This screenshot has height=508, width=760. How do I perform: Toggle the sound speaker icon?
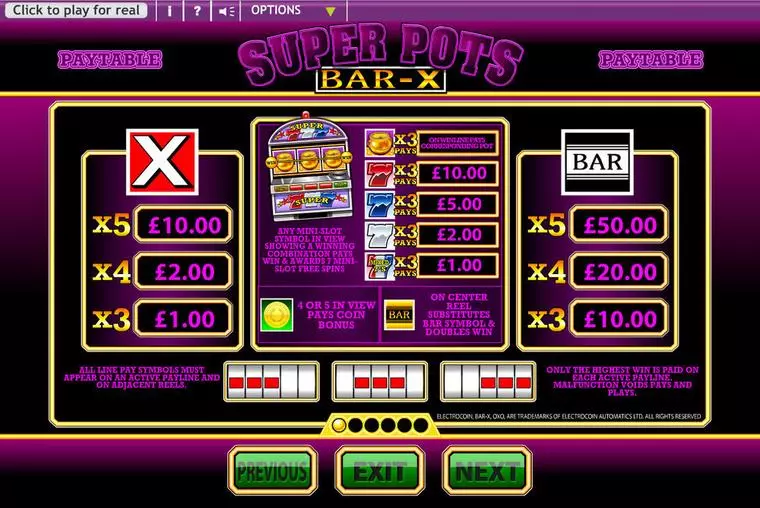click(227, 11)
